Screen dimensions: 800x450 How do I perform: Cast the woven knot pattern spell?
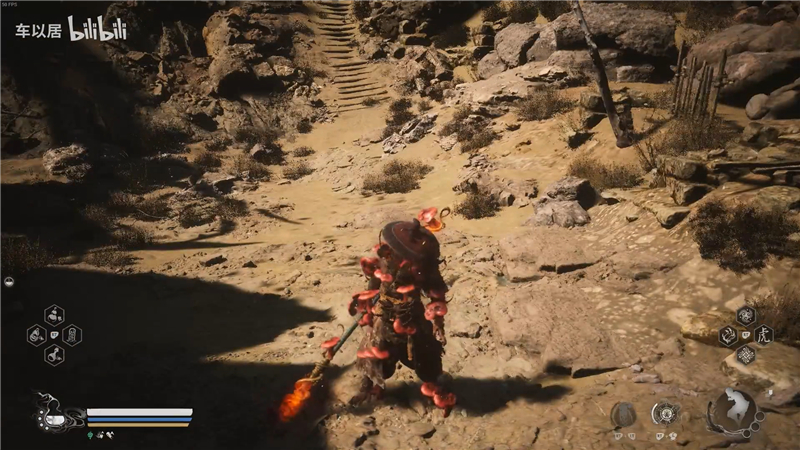point(745,354)
